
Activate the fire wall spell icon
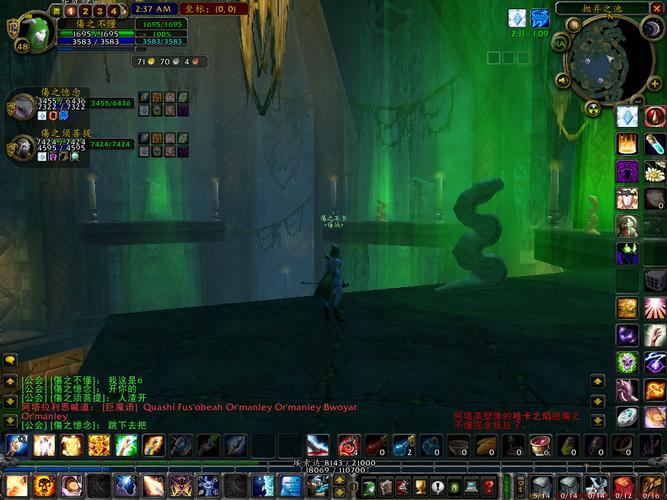627,143
